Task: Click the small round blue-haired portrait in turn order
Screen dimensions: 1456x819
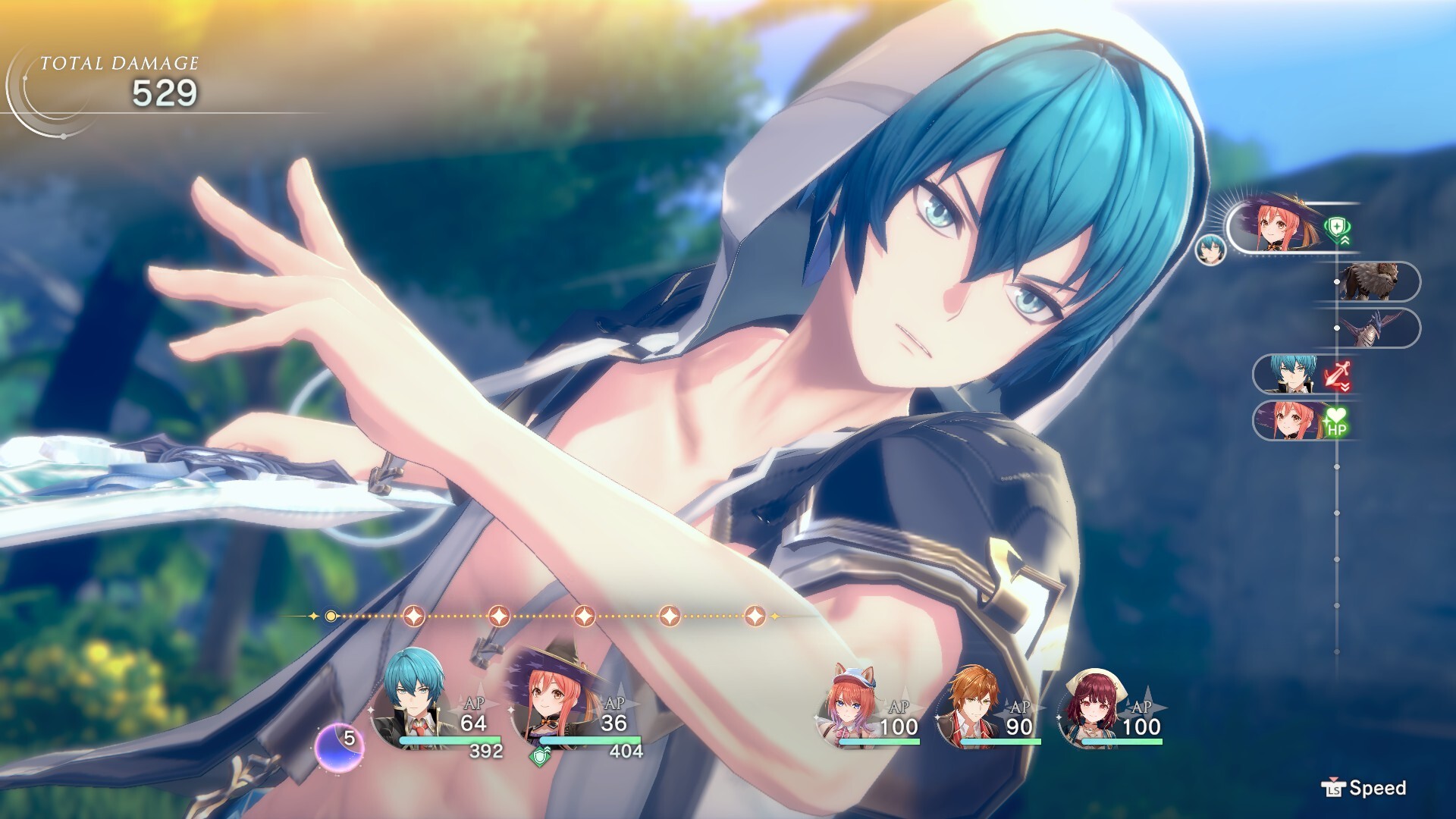Action: coord(1211,249)
